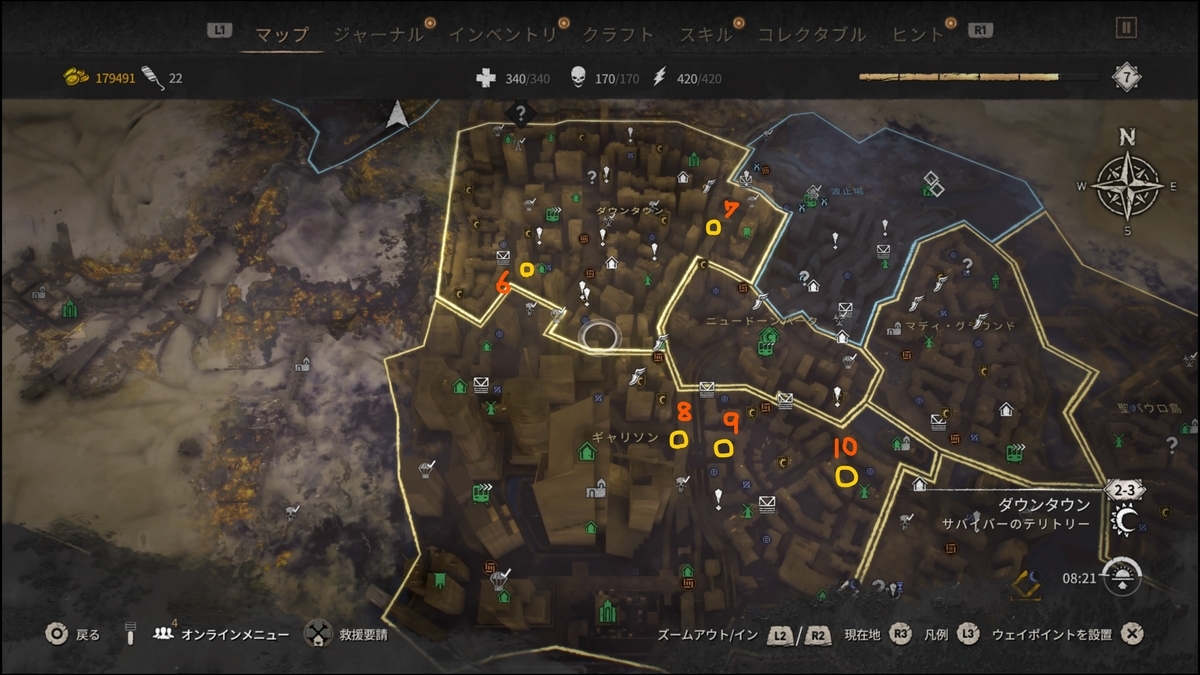Click the yellow circle marker labeled 8

[679, 439]
